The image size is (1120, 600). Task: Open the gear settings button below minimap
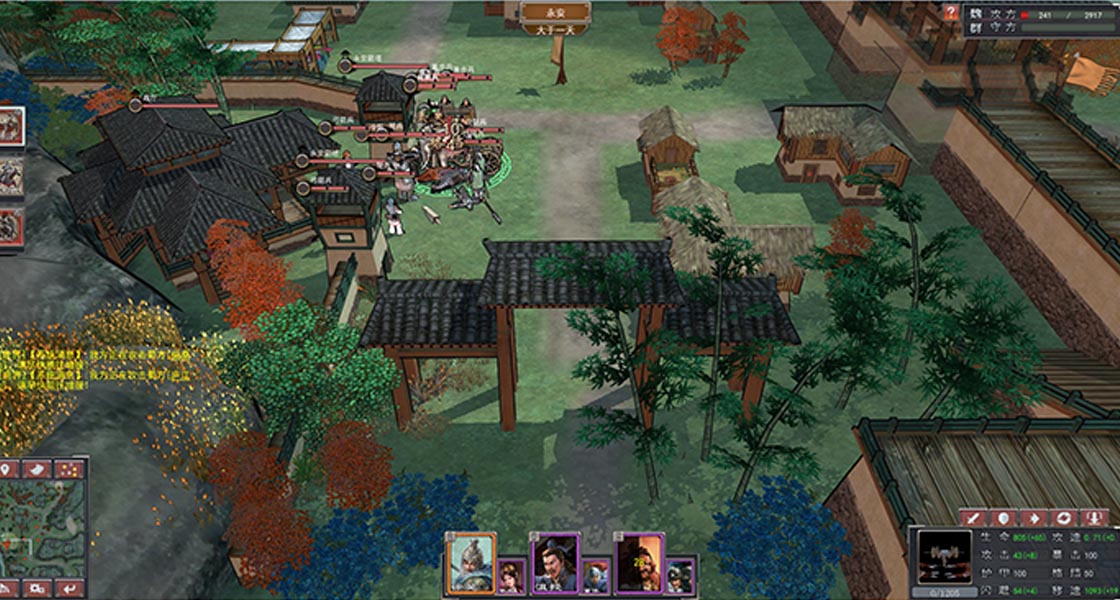[38, 588]
